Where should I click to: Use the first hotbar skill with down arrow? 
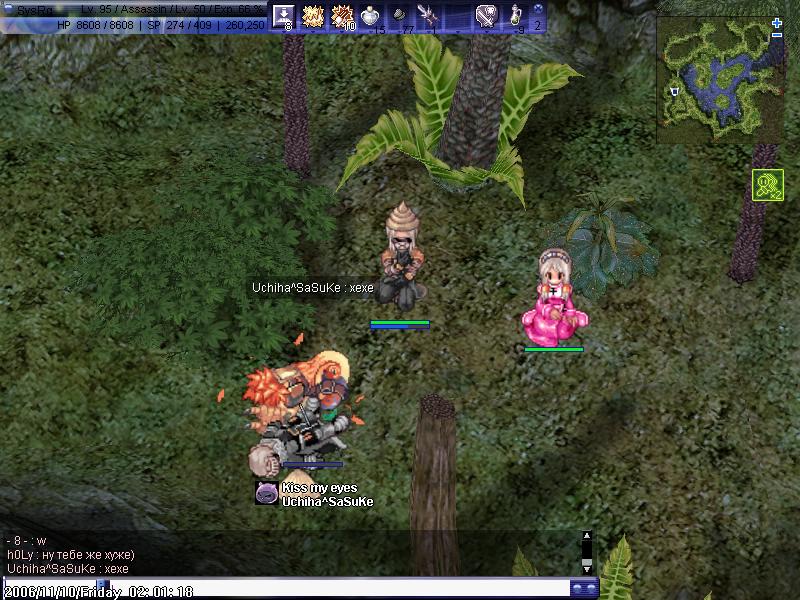point(283,16)
